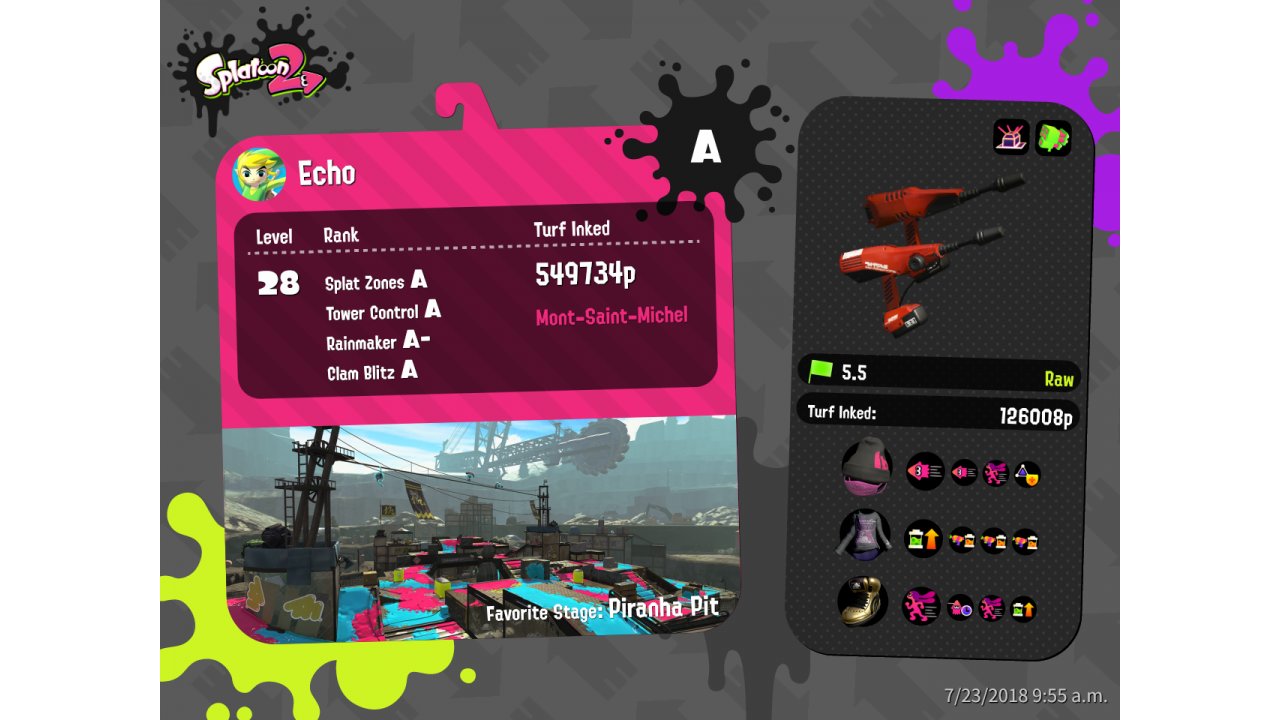Image resolution: width=1280 pixels, height=720 pixels.
Task: Select the Tenta Missiles special icon
Action: (1053, 137)
